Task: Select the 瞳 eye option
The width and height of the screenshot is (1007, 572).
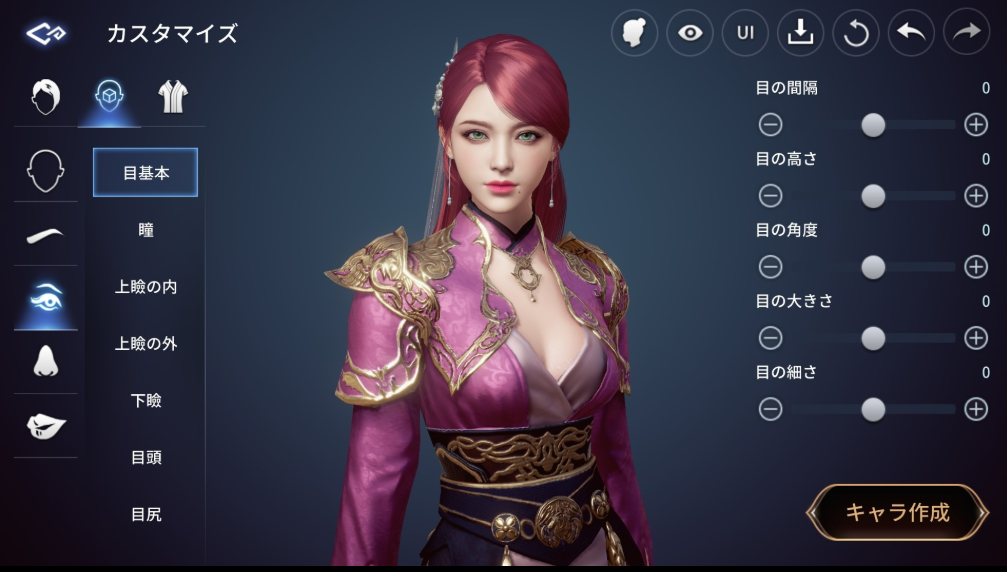Action: (x=146, y=230)
